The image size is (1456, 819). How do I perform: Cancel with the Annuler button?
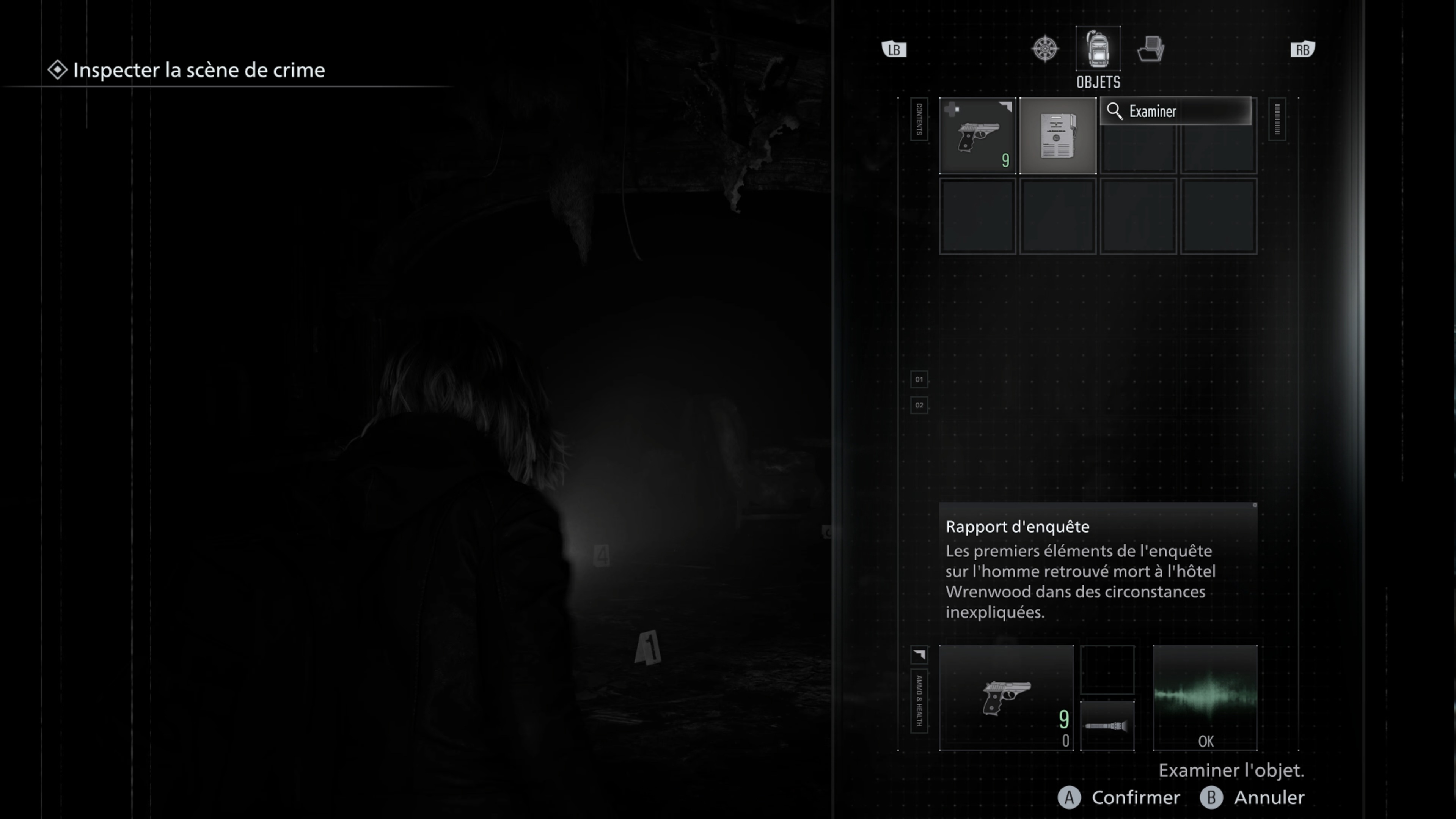[1252, 797]
